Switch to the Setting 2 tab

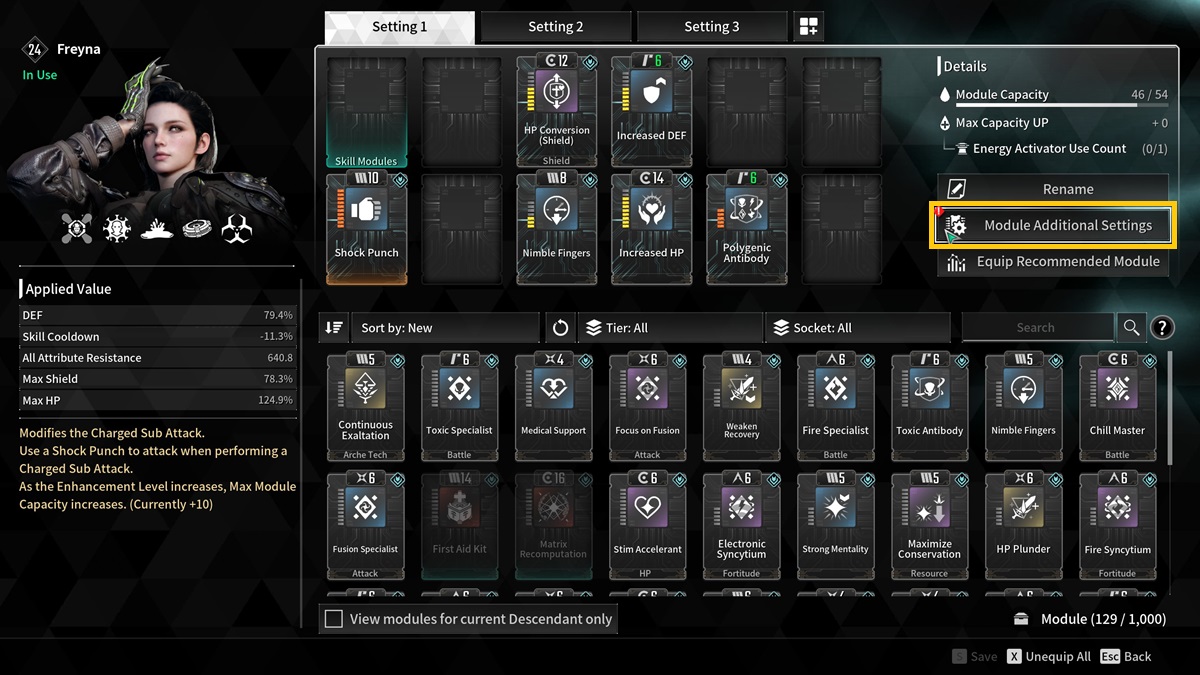[555, 27]
